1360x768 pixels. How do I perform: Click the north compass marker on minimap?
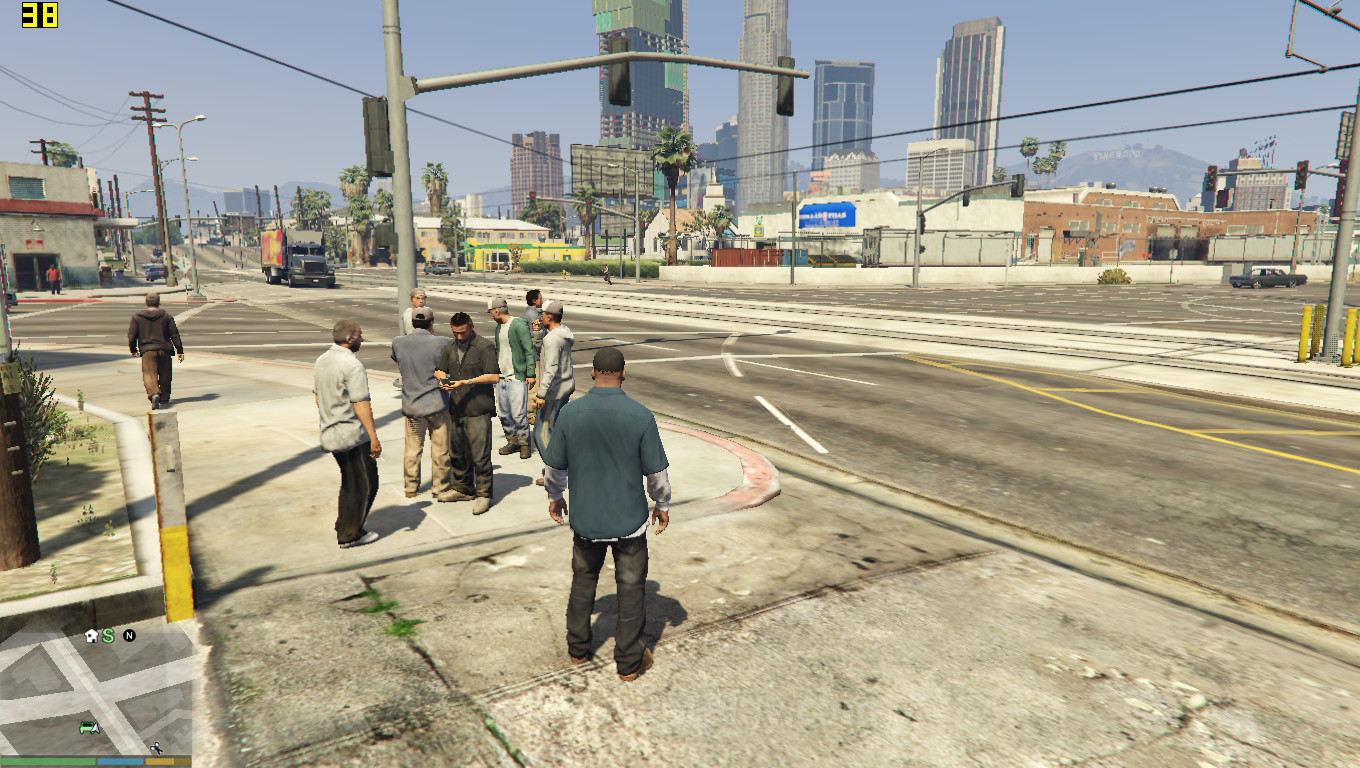129,636
